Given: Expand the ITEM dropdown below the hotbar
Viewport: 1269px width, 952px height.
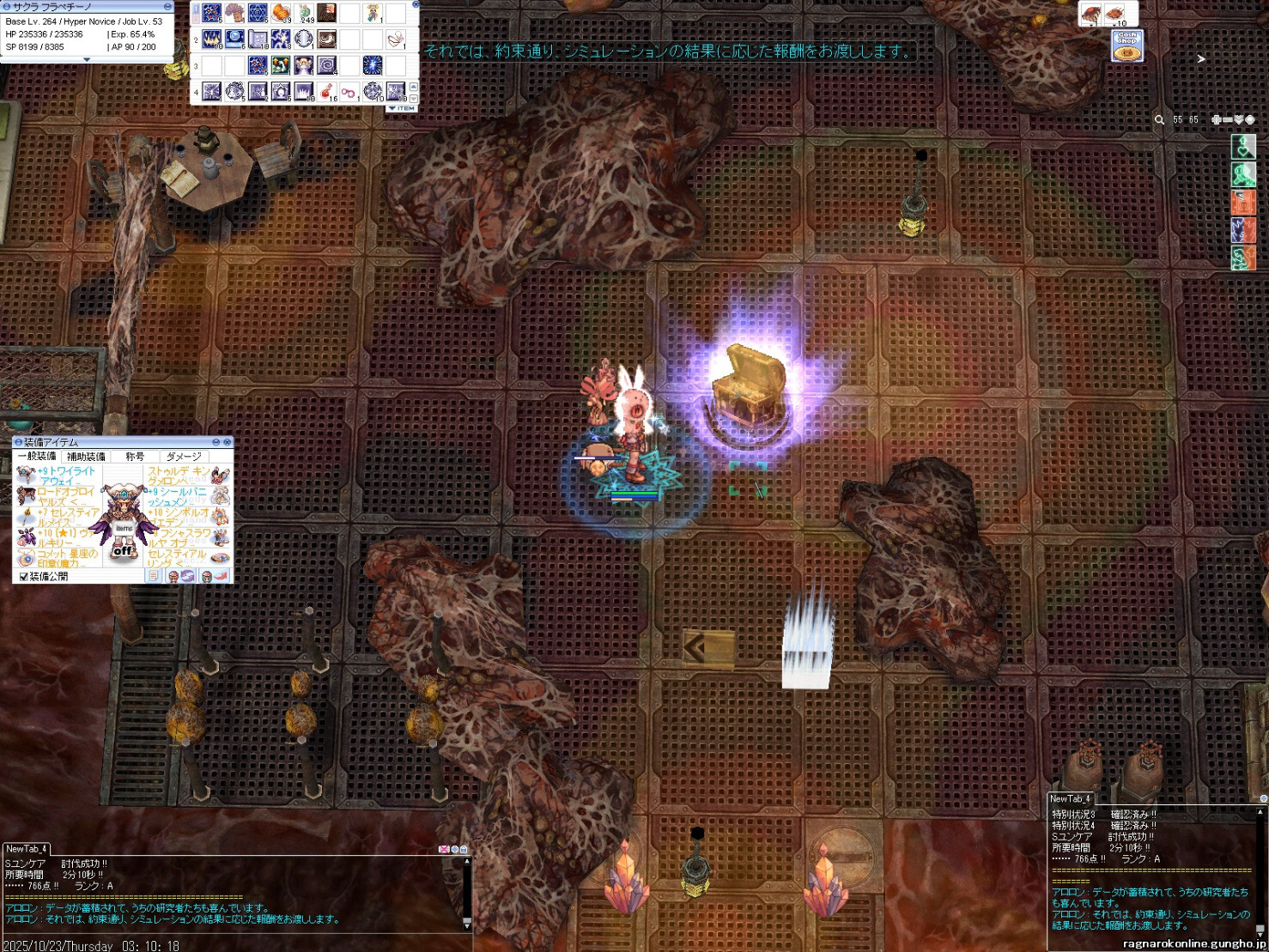Looking at the screenshot, I should coord(402,108).
